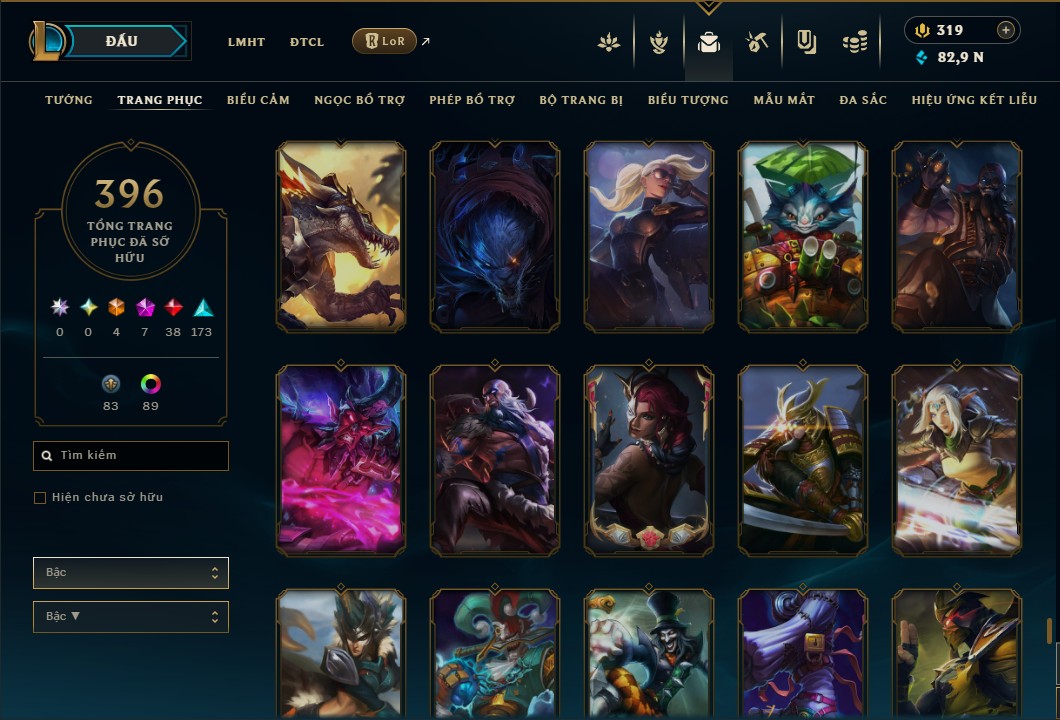This screenshot has width=1060, height=720.
Task: Open the backpack collection icon
Action: (709, 43)
